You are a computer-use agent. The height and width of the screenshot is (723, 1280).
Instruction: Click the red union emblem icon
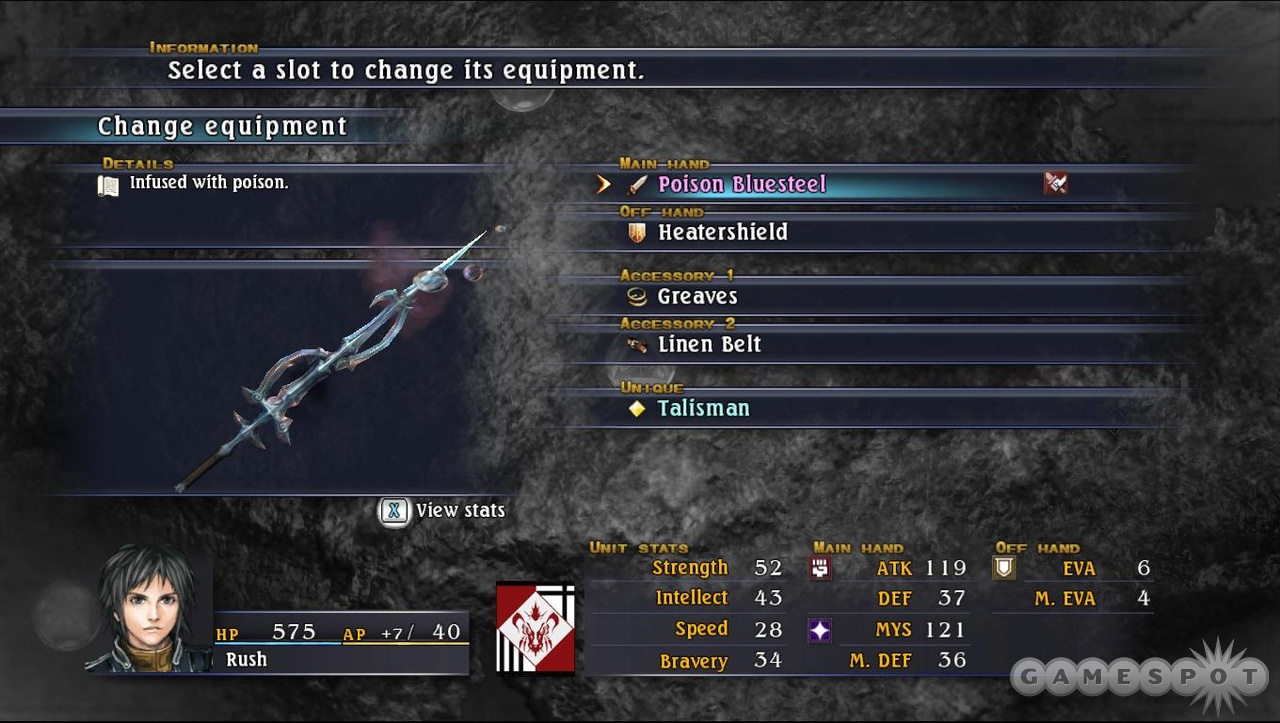click(x=535, y=628)
